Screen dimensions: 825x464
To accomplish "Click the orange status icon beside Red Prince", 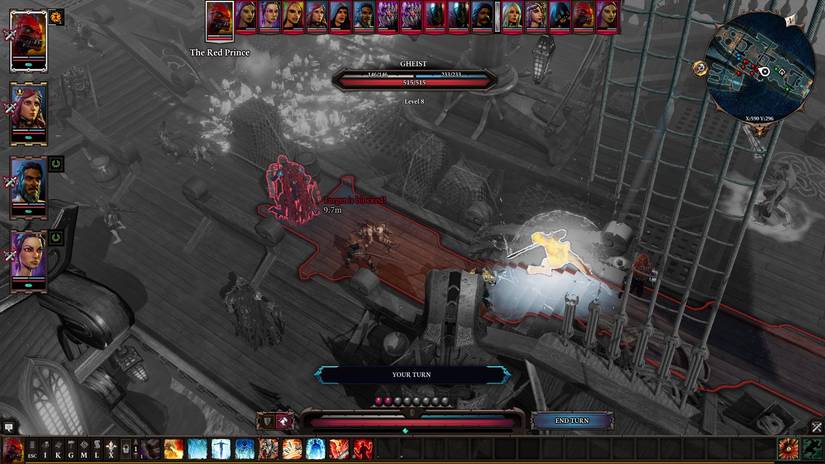I will click(x=56, y=16).
